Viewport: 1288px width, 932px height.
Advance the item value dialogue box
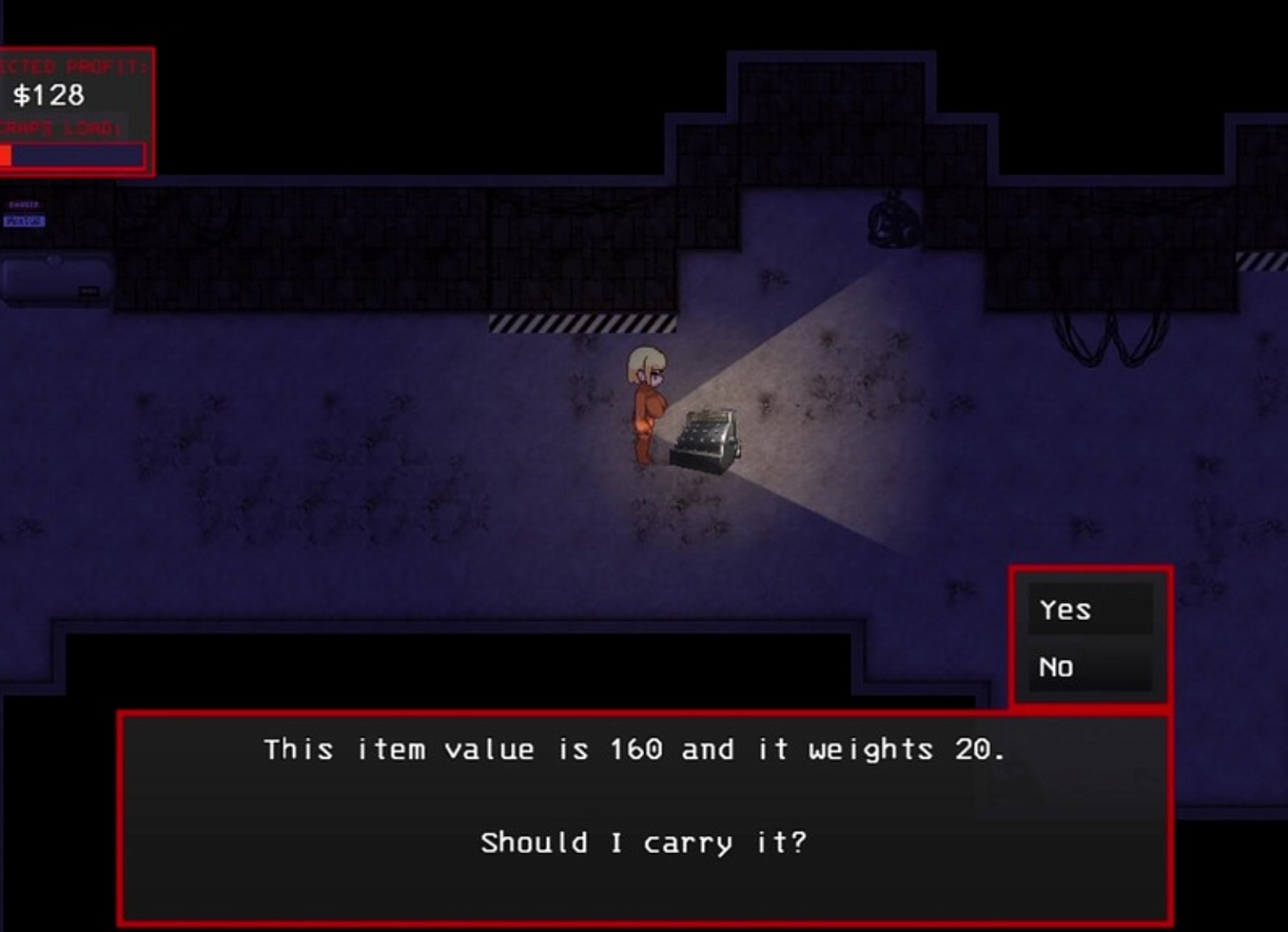pos(644,818)
